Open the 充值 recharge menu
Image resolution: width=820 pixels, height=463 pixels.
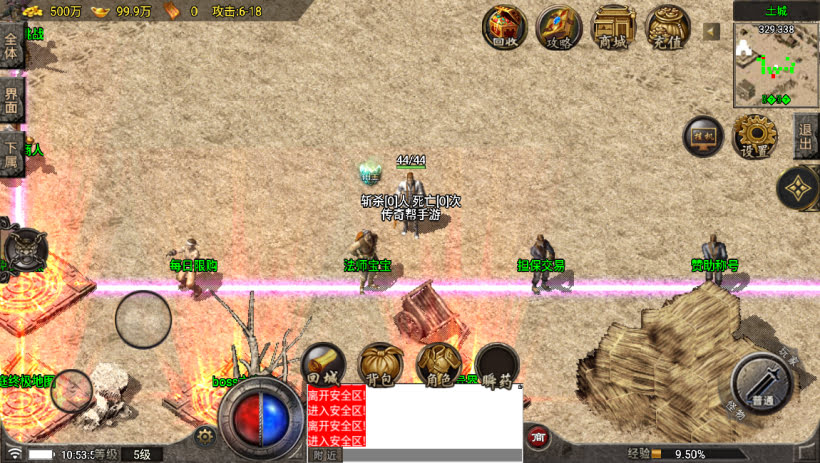(x=667, y=27)
